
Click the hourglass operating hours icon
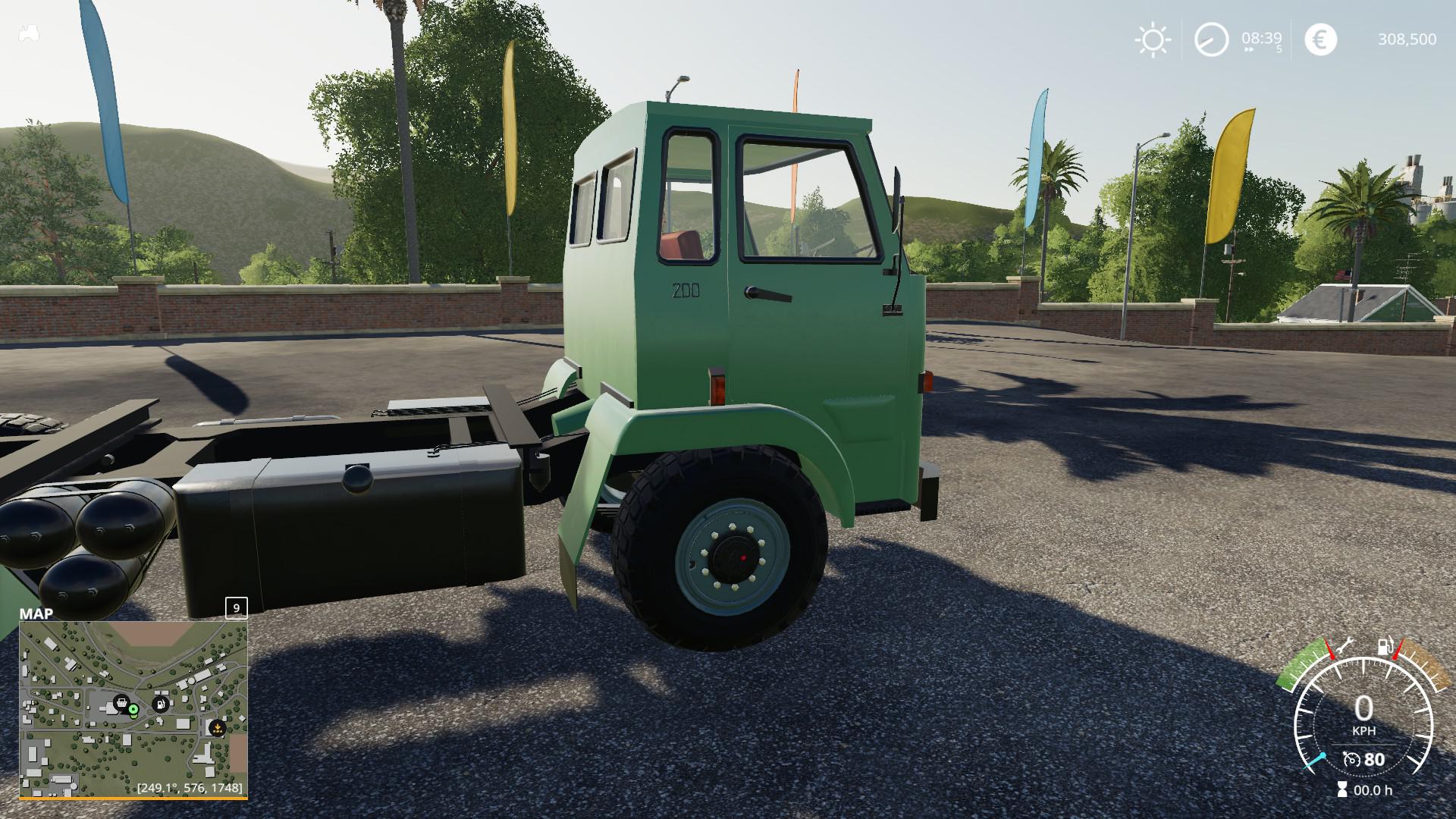(x=1342, y=788)
